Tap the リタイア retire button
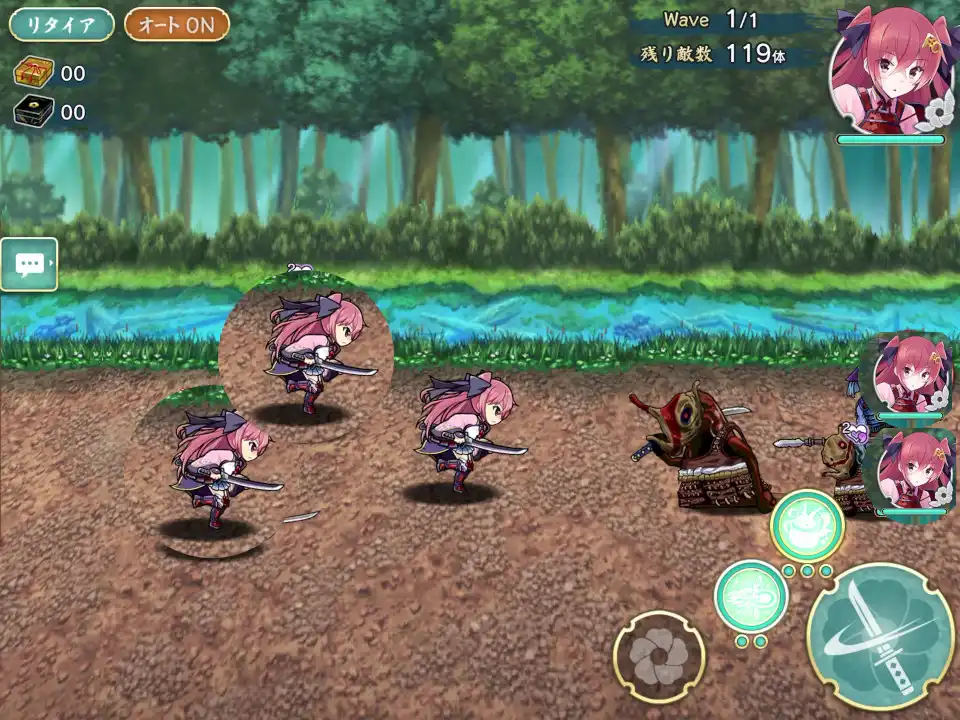This screenshot has height=720, width=960. tap(61, 25)
